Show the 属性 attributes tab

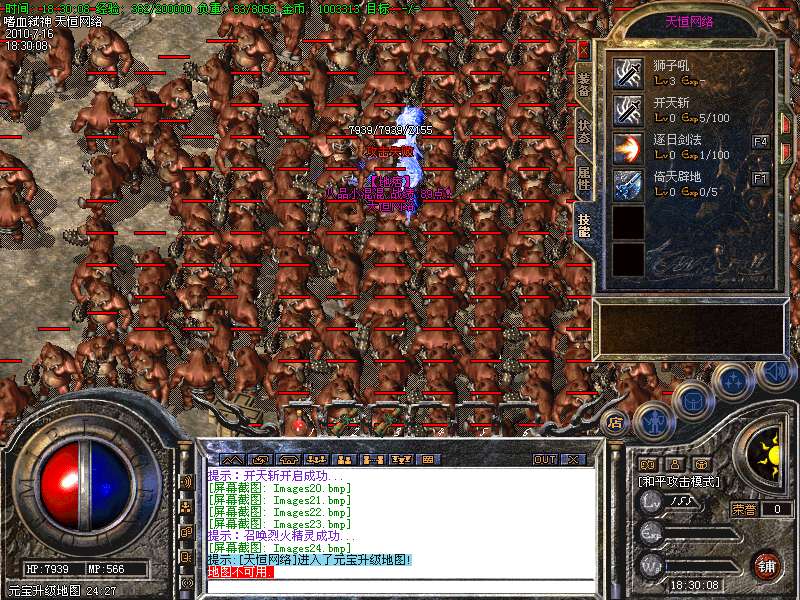584,180
